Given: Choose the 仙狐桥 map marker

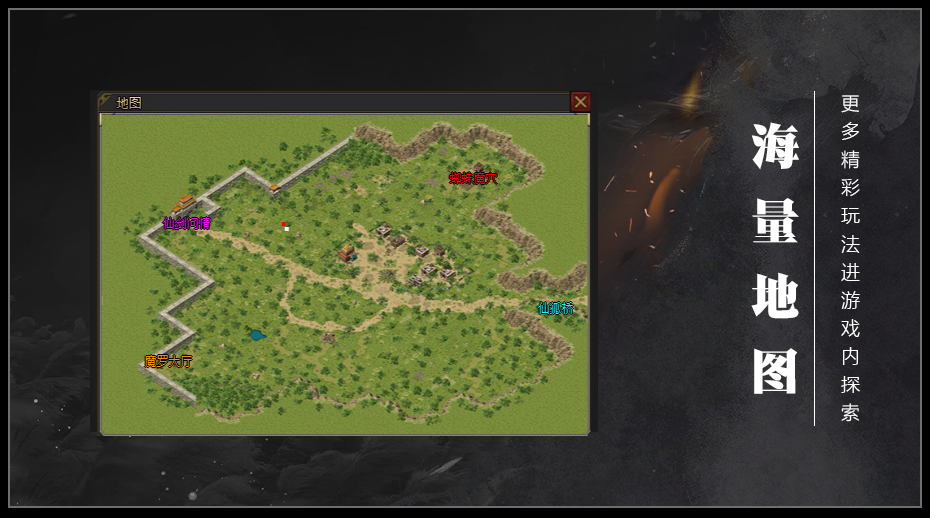Looking at the screenshot, I should tap(556, 308).
